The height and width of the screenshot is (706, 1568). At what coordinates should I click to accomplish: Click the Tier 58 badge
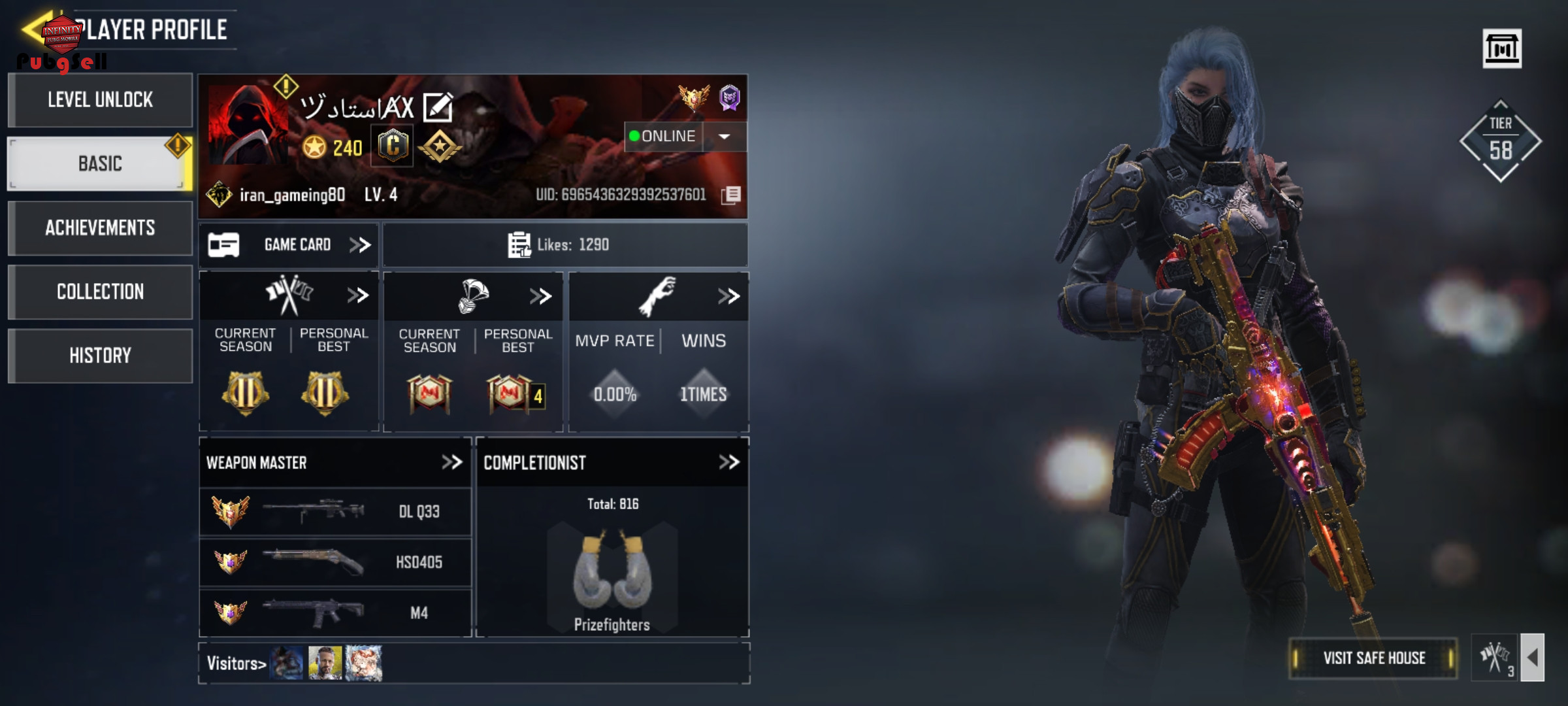click(x=1500, y=141)
